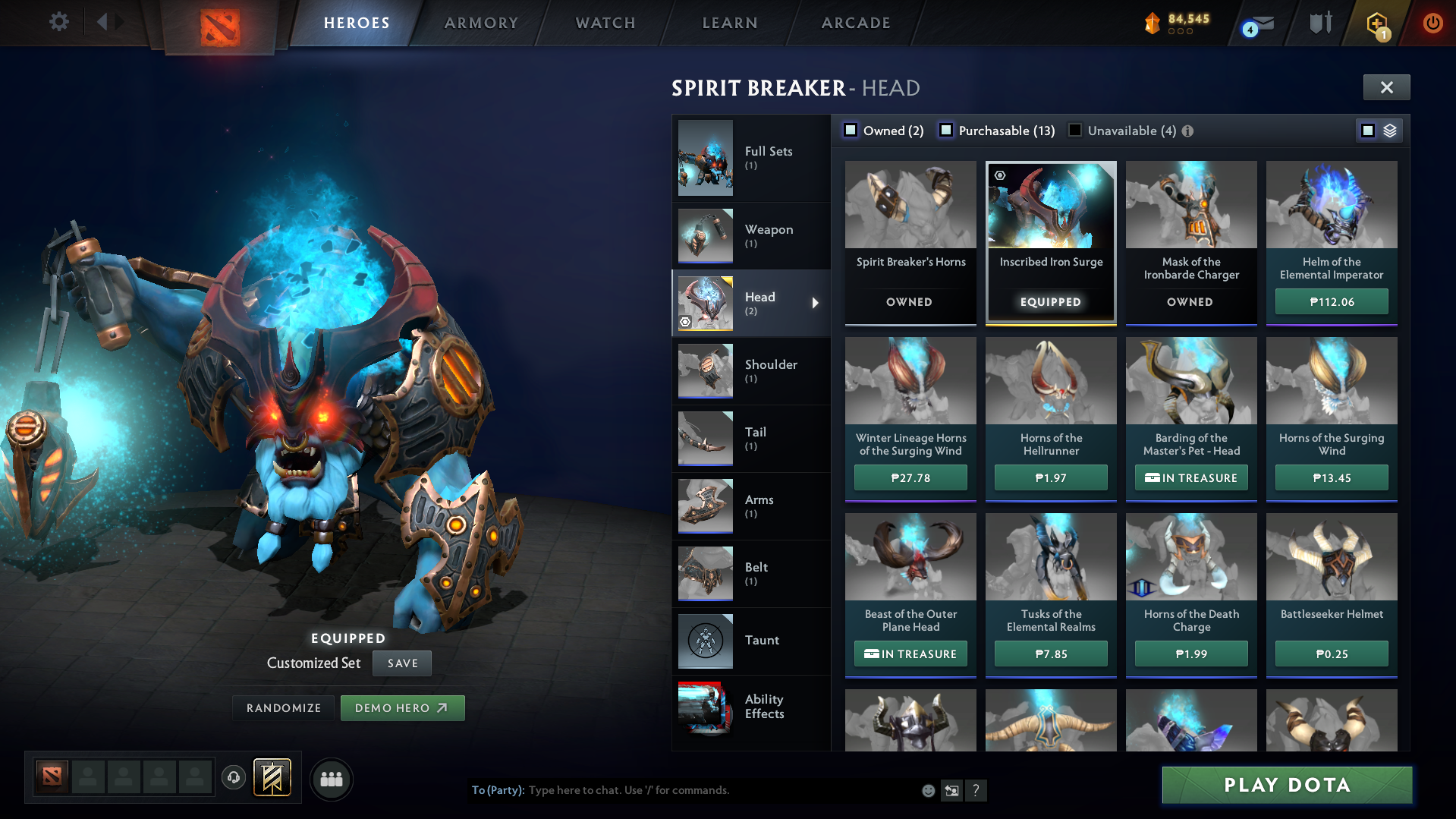Click the voice chat headset icon
This screenshot has width=1456, height=819.
pyautogui.click(x=234, y=778)
